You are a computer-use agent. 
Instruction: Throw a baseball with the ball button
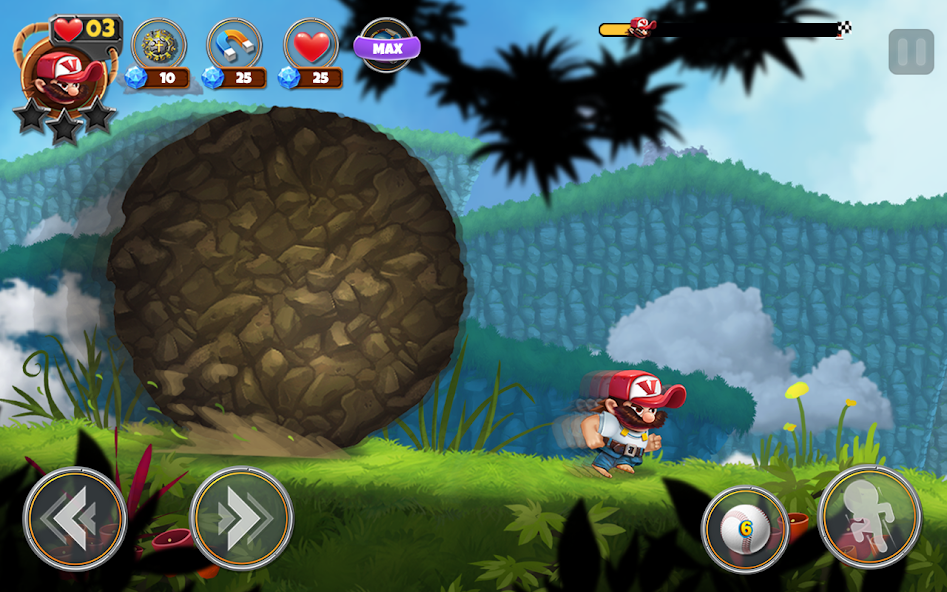[x=745, y=529]
